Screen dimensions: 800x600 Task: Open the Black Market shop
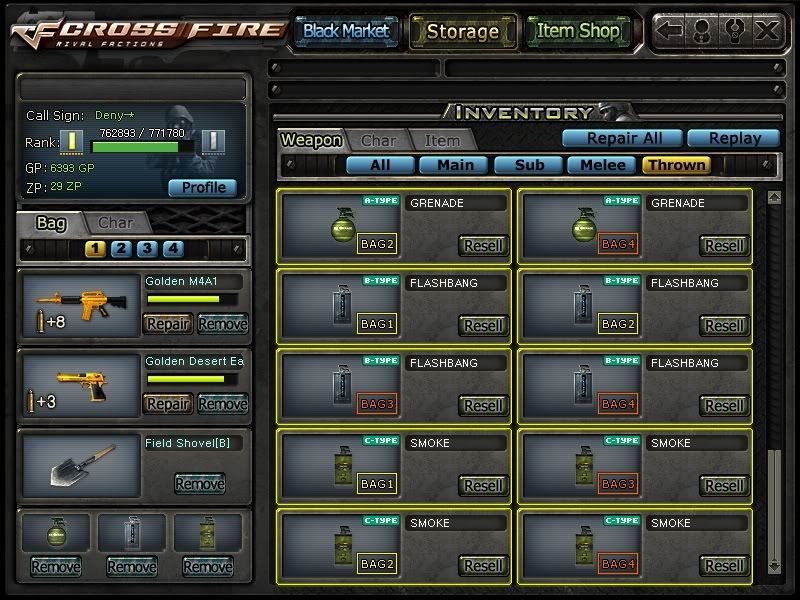[346, 31]
